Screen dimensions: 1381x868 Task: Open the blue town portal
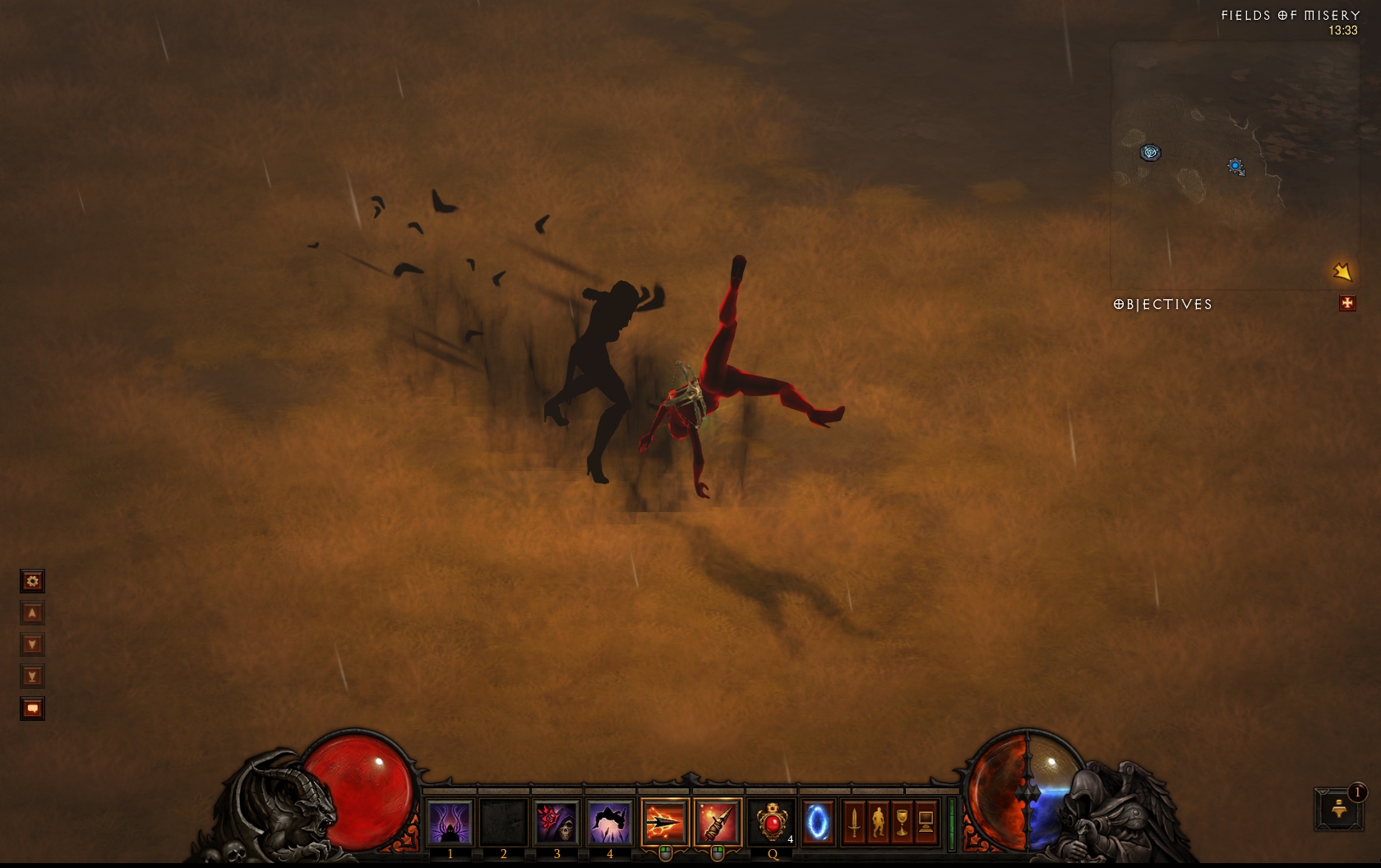click(x=817, y=821)
